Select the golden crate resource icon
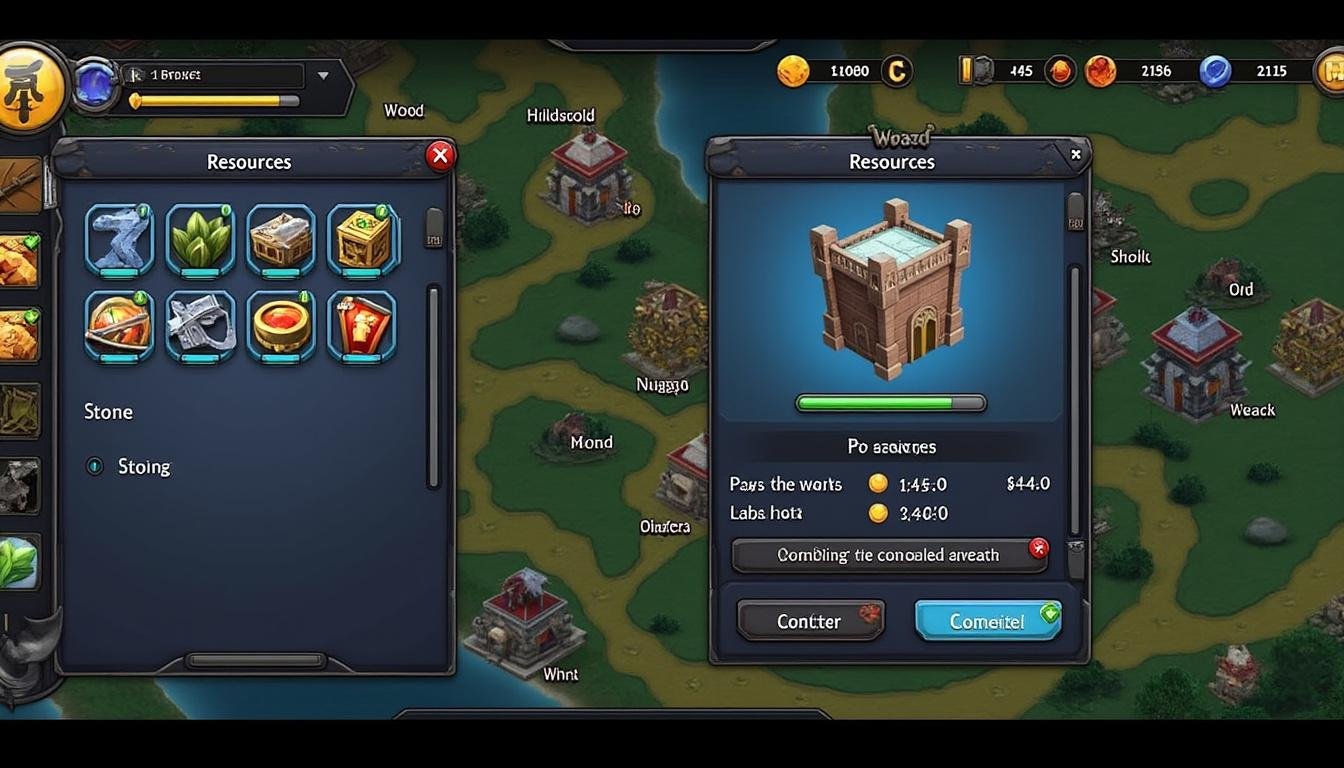Image resolution: width=1344 pixels, height=768 pixels. (362, 239)
